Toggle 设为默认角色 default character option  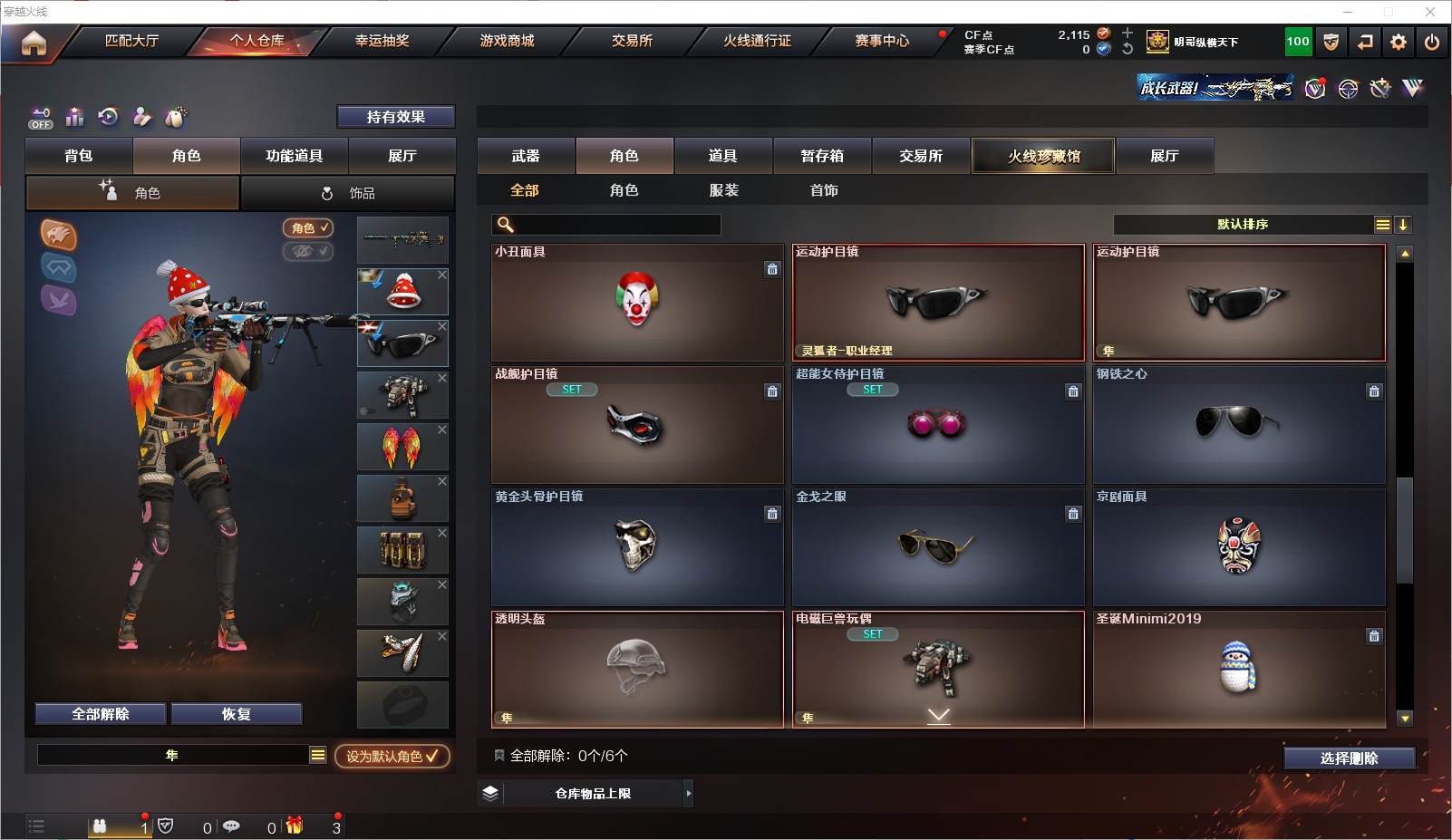coord(392,756)
